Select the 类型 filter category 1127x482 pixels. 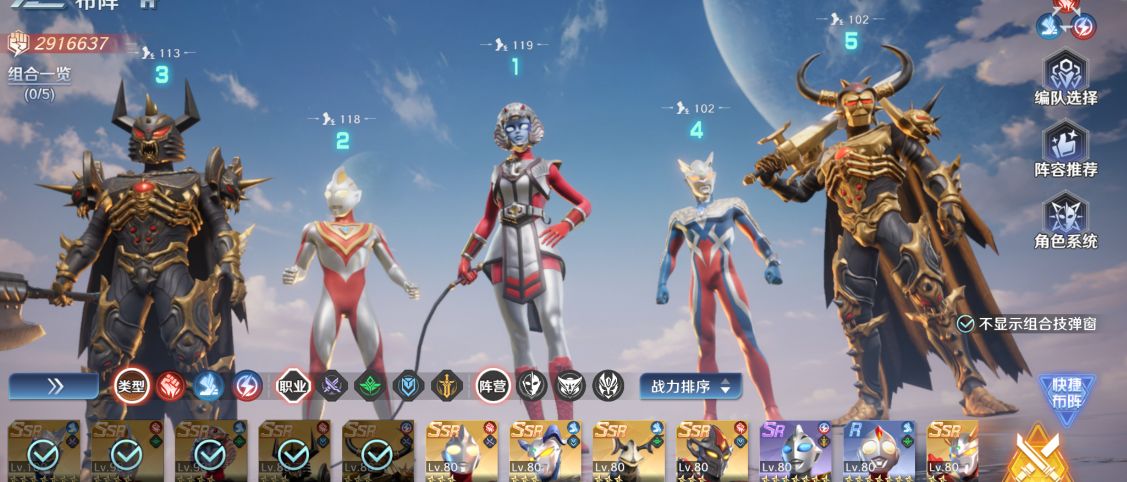click(132, 386)
